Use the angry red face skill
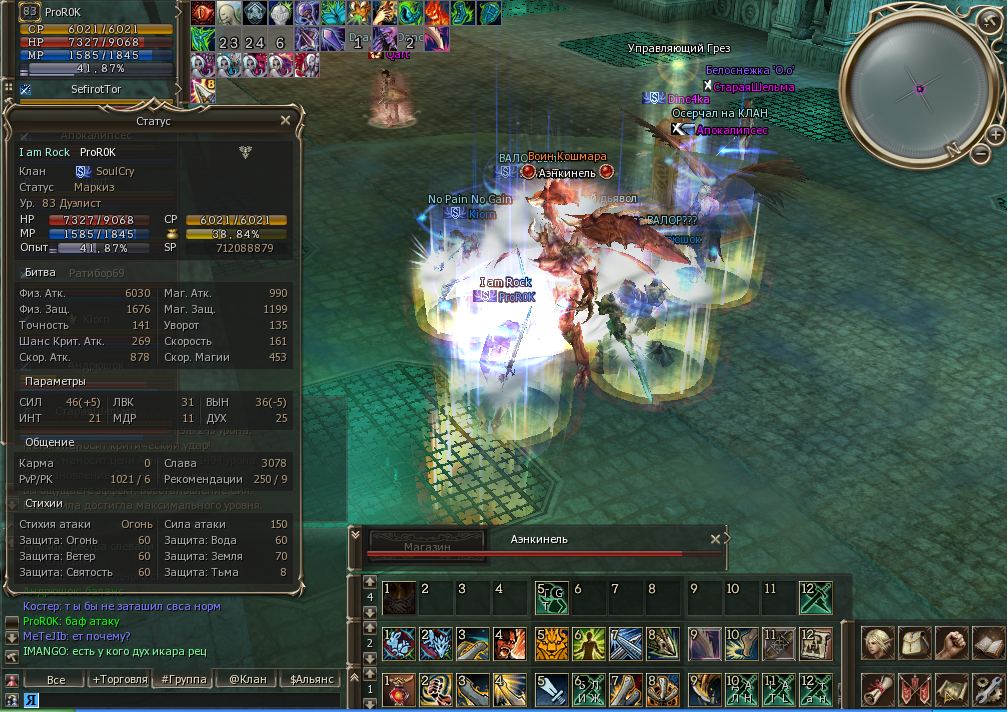This screenshot has height=712, width=1008. (x=508, y=643)
